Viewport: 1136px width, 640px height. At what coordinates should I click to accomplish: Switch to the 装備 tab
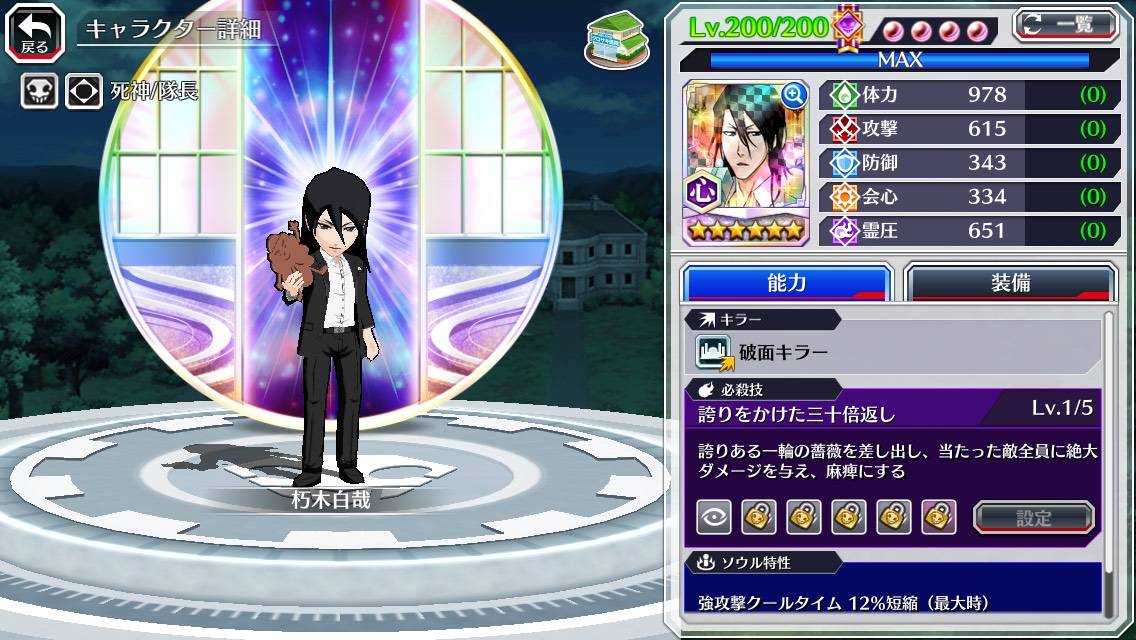pyautogui.click(x=1009, y=283)
